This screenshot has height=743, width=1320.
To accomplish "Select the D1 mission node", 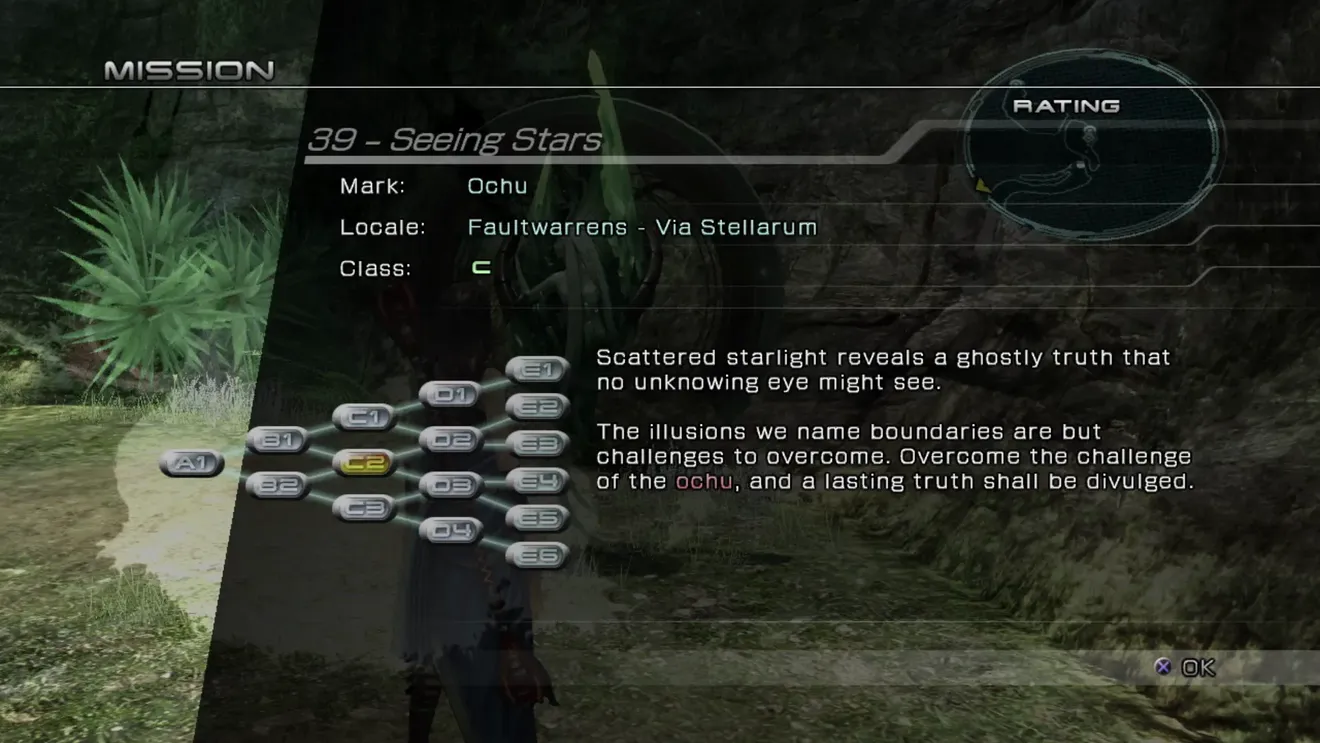I will click(451, 394).
